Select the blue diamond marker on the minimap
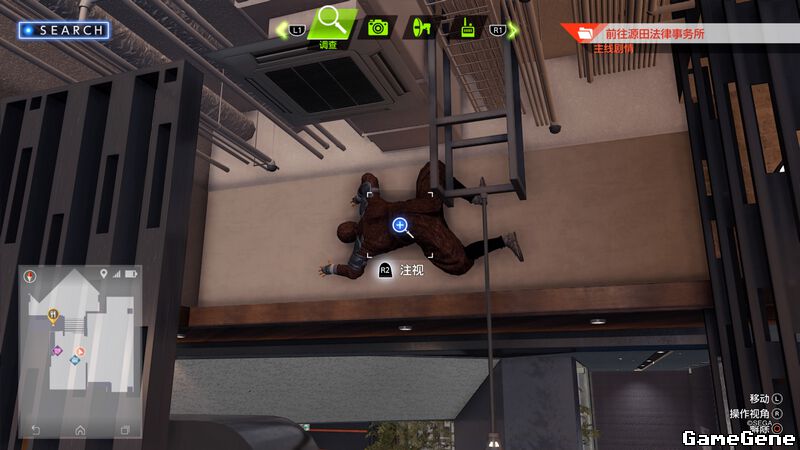The width and height of the screenshot is (800, 450). coord(74,360)
